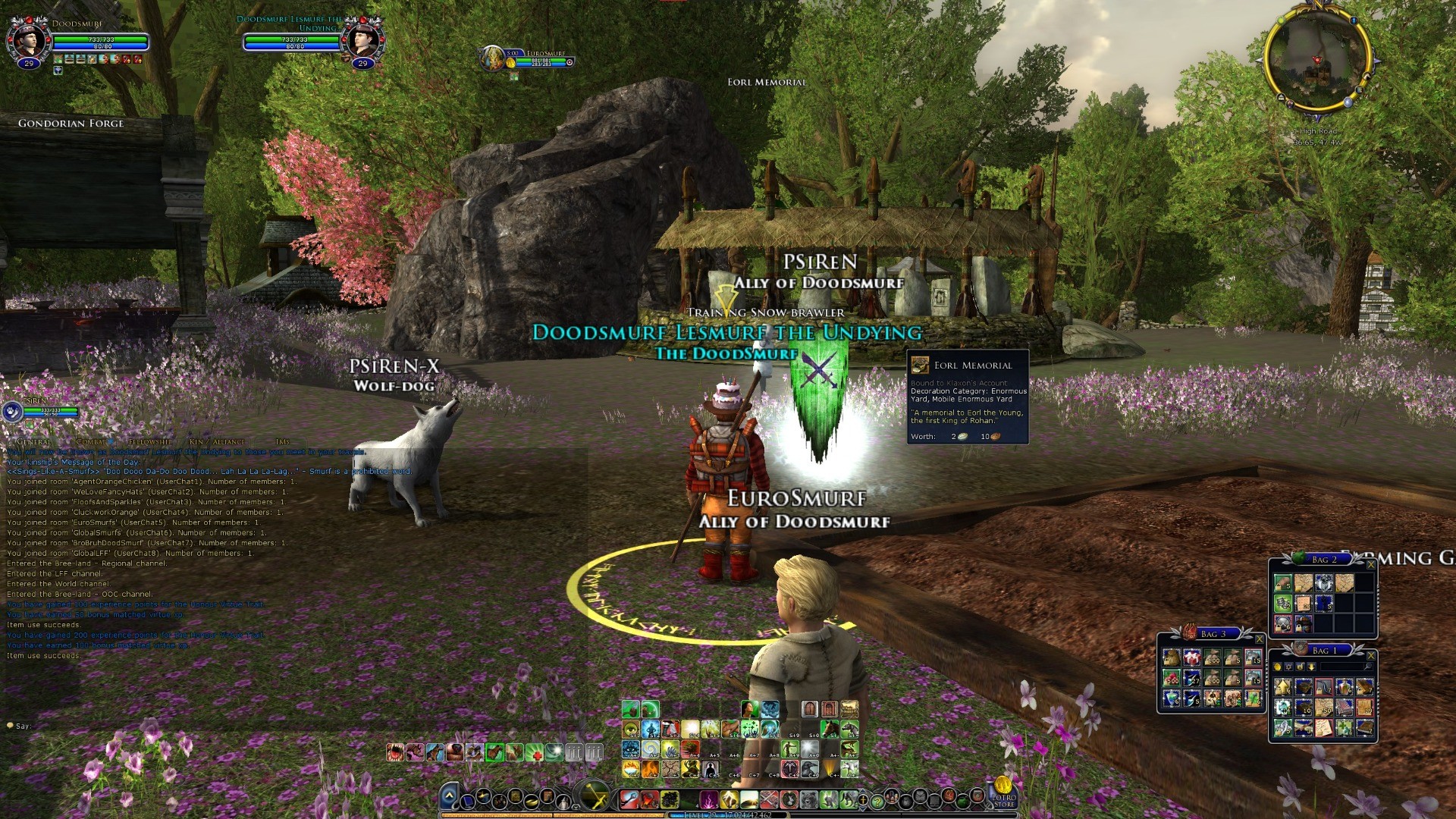Use the yellow up-arrow item in Bag 1
Image resolution: width=1456 pixels, height=819 pixels.
coord(1283,687)
